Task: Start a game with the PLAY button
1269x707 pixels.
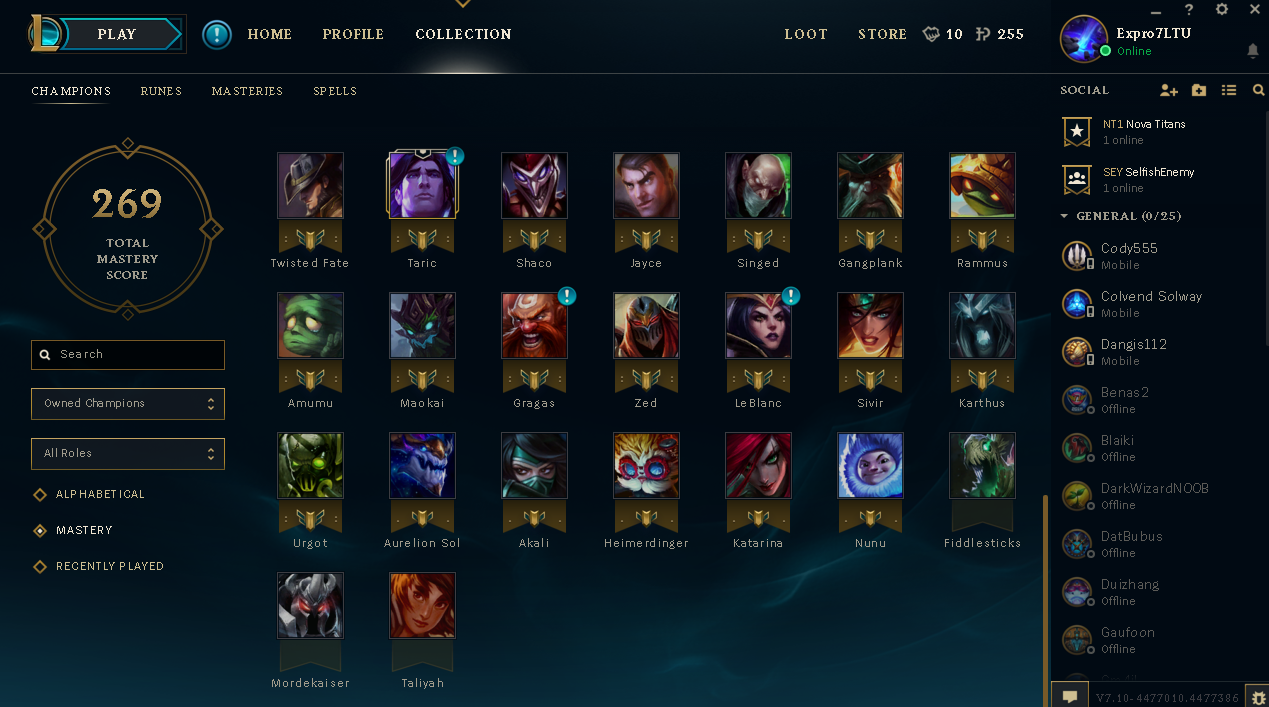Action: [x=117, y=34]
